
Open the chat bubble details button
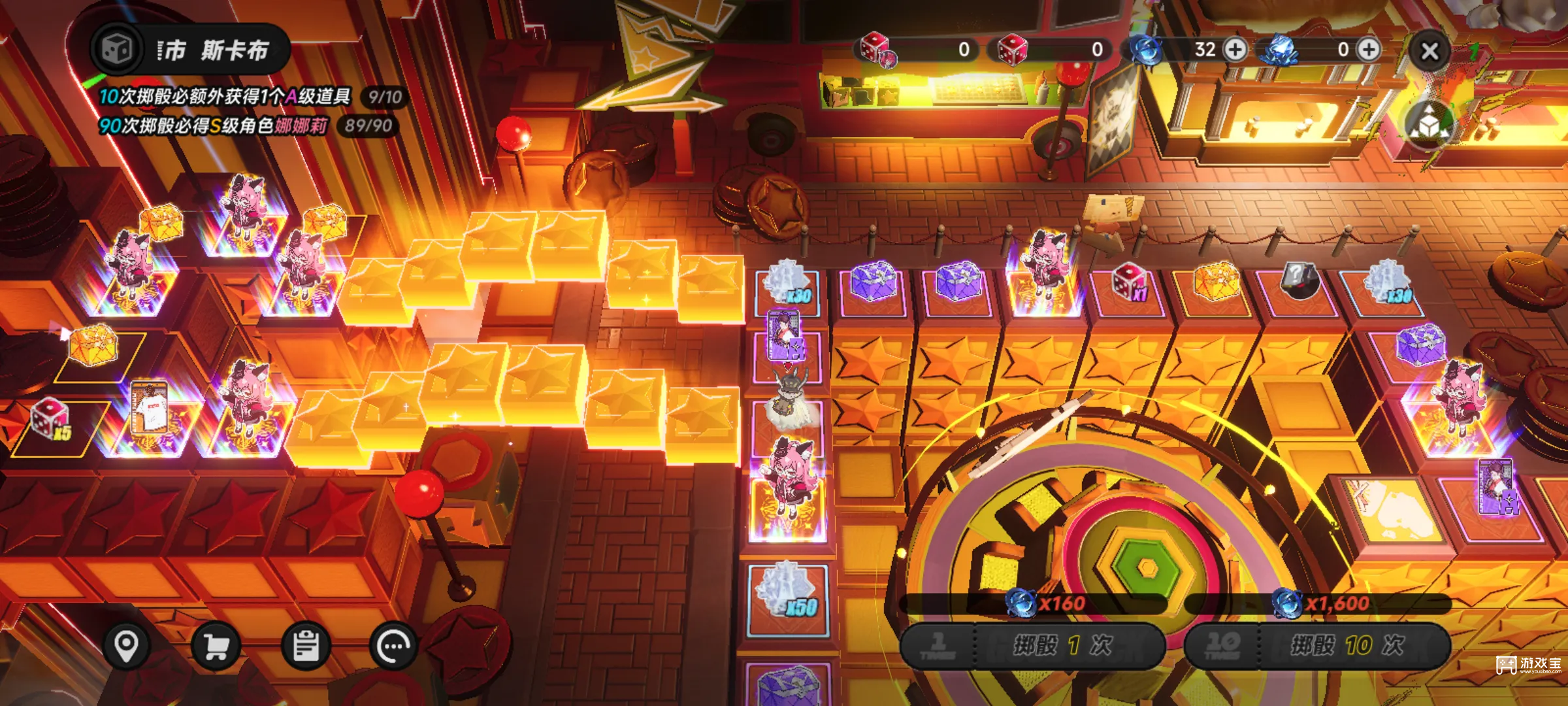coord(393,647)
